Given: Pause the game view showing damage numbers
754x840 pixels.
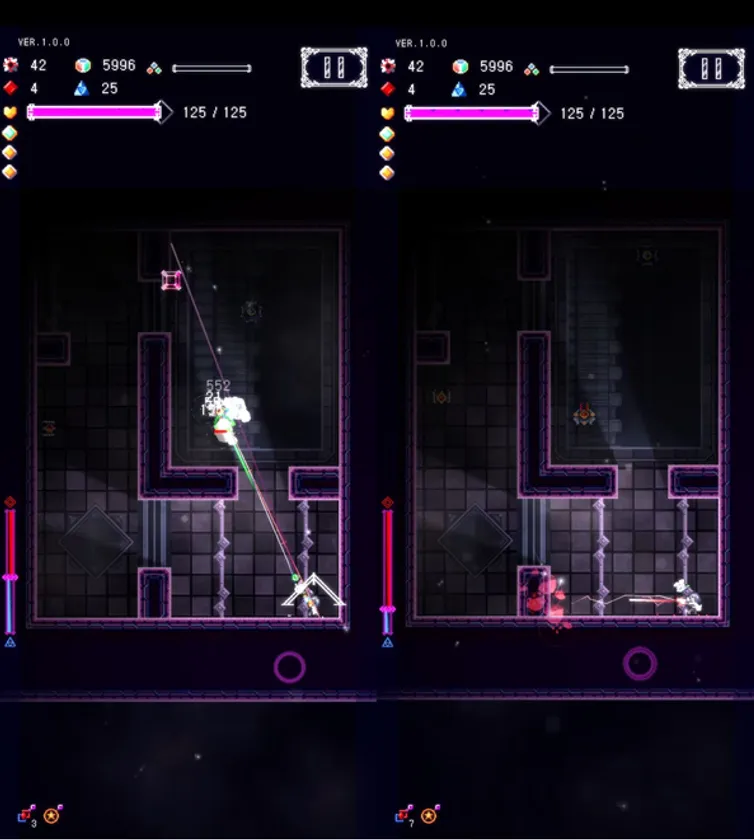Looking at the screenshot, I should coord(333,68).
